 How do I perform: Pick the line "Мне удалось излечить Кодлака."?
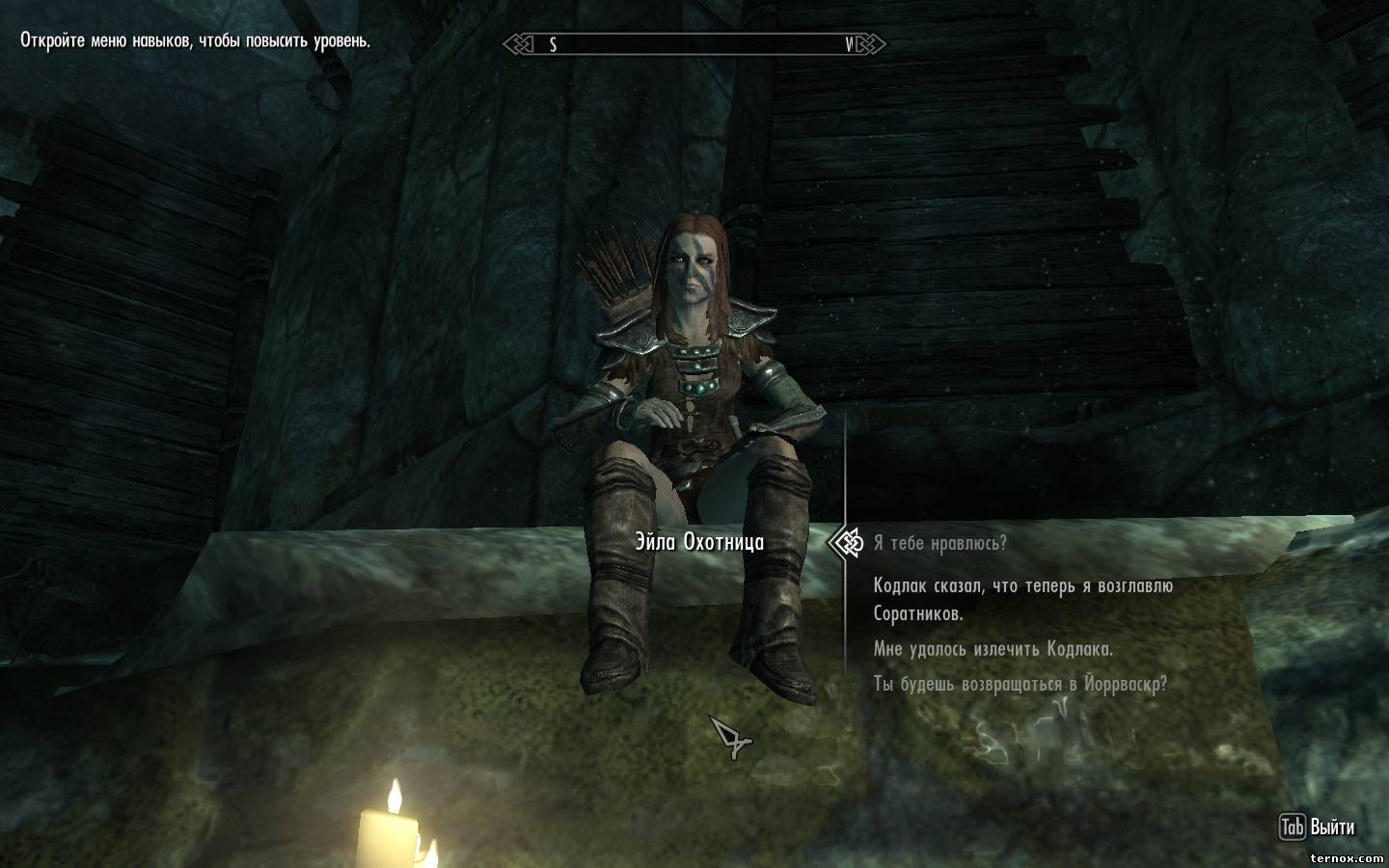(x=993, y=649)
